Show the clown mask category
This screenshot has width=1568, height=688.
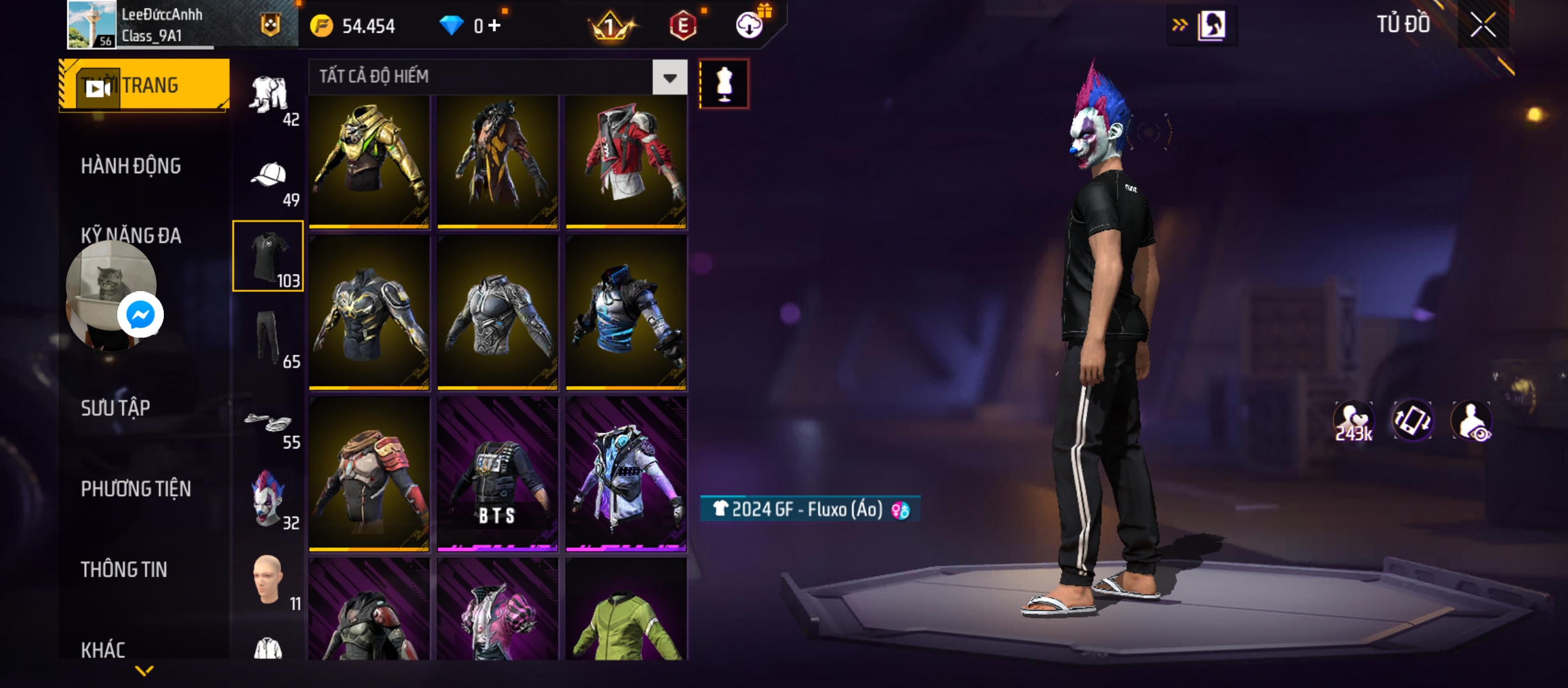click(268, 500)
